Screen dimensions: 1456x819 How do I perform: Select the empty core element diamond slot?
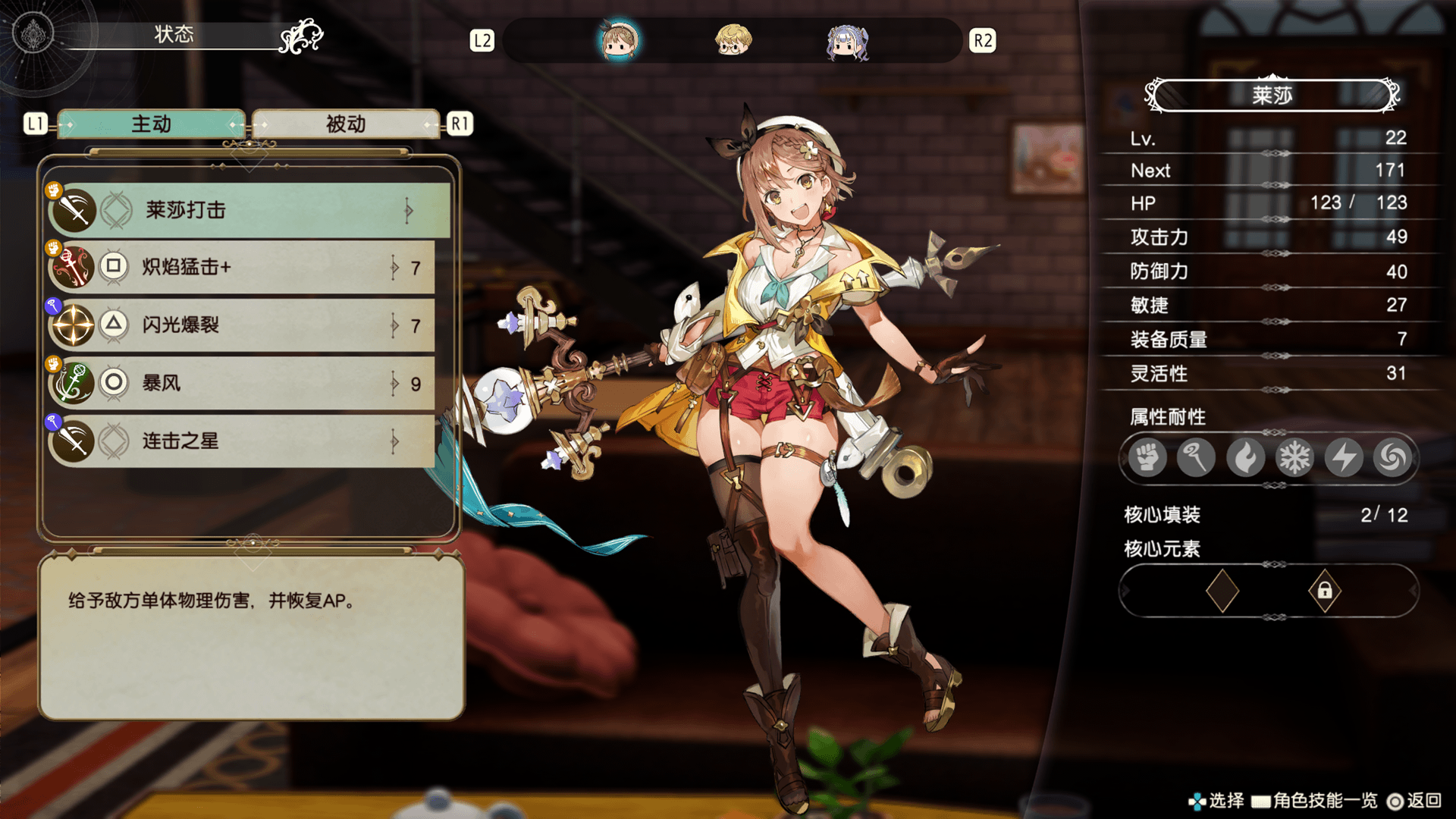[1222, 591]
